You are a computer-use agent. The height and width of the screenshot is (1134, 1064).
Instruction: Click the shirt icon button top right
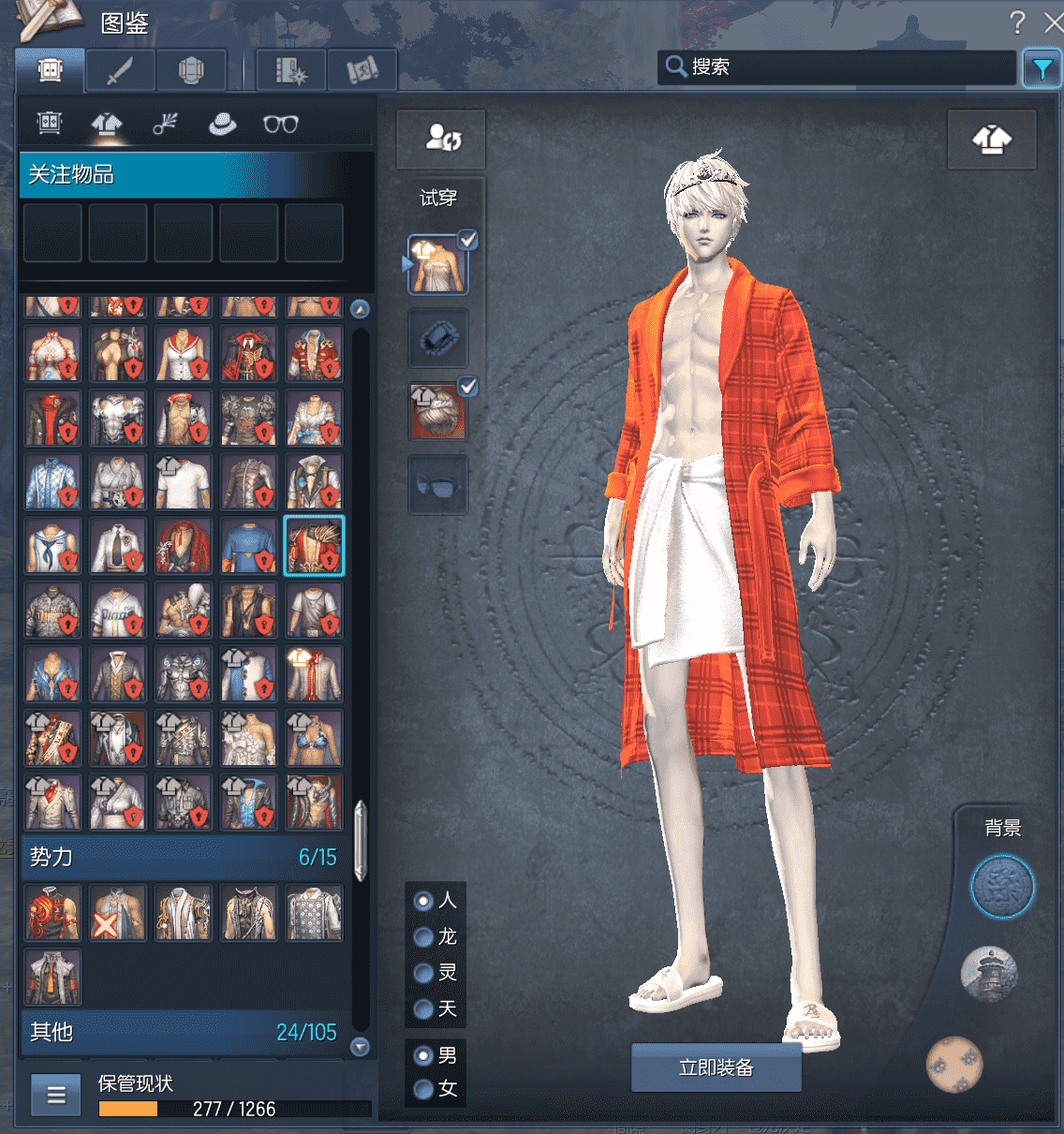[992, 140]
